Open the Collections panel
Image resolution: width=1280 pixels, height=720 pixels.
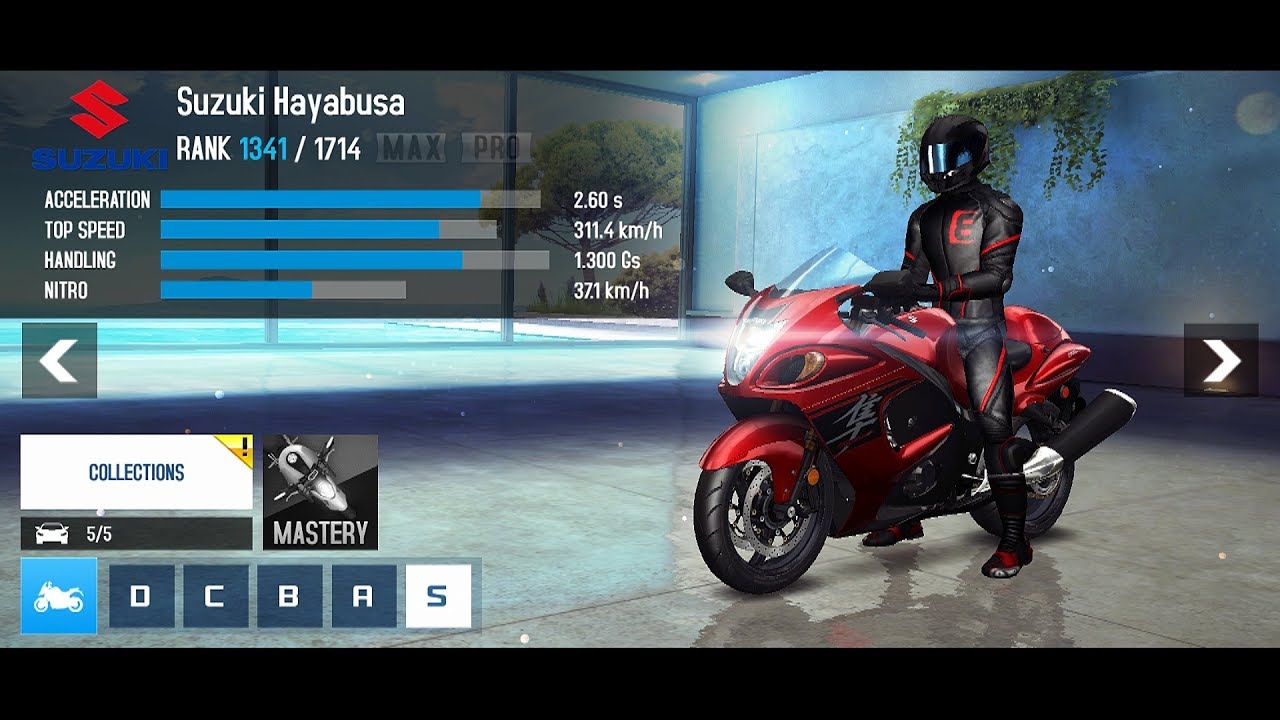pyautogui.click(x=136, y=472)
